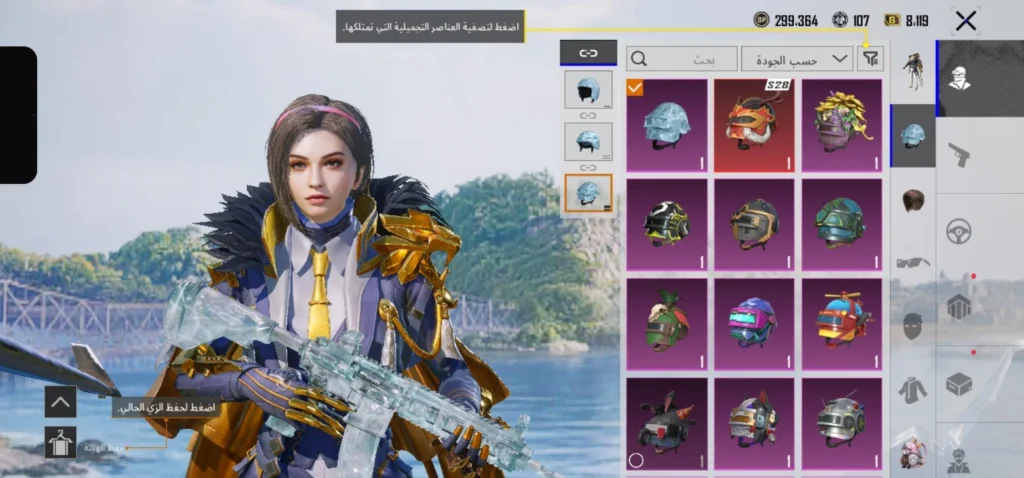Open the steering wheel vehicles tab

[959, 231]
